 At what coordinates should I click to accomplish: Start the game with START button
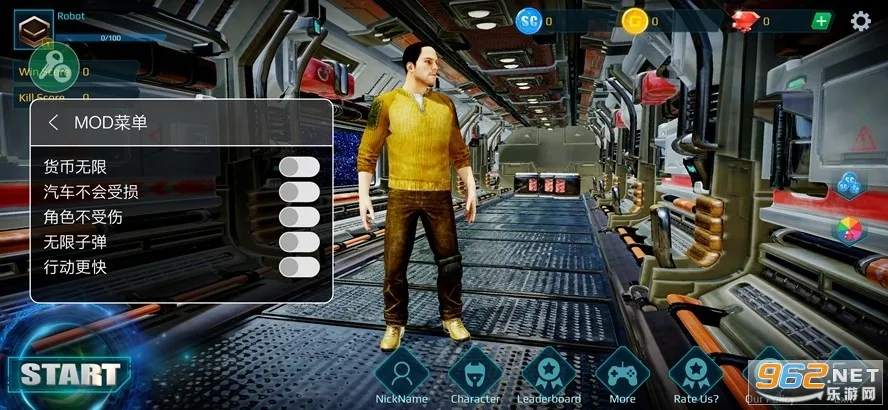[69, 375]
